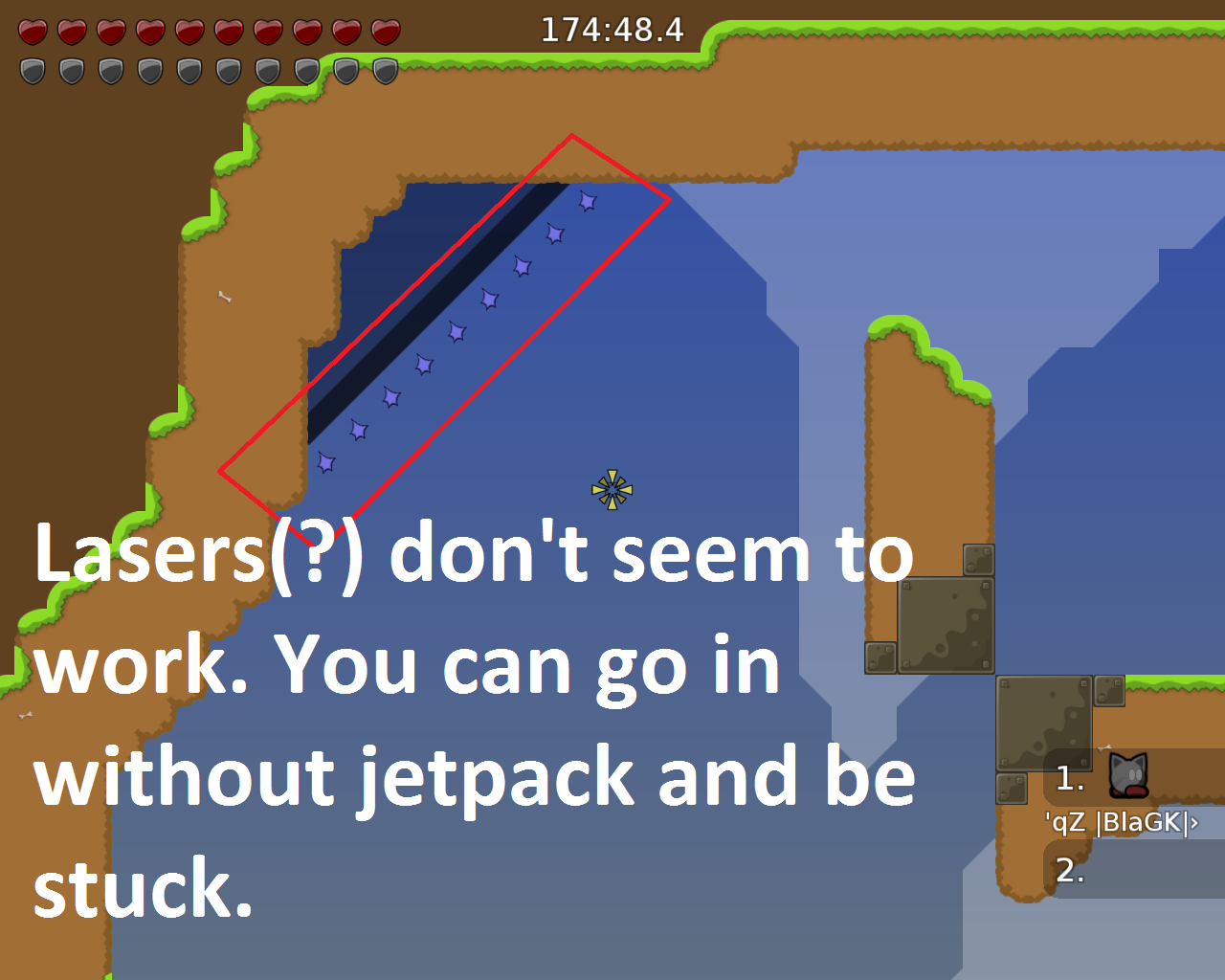
Task: Click the race timer showing 174:48.4
Action: tap(611, 30)
